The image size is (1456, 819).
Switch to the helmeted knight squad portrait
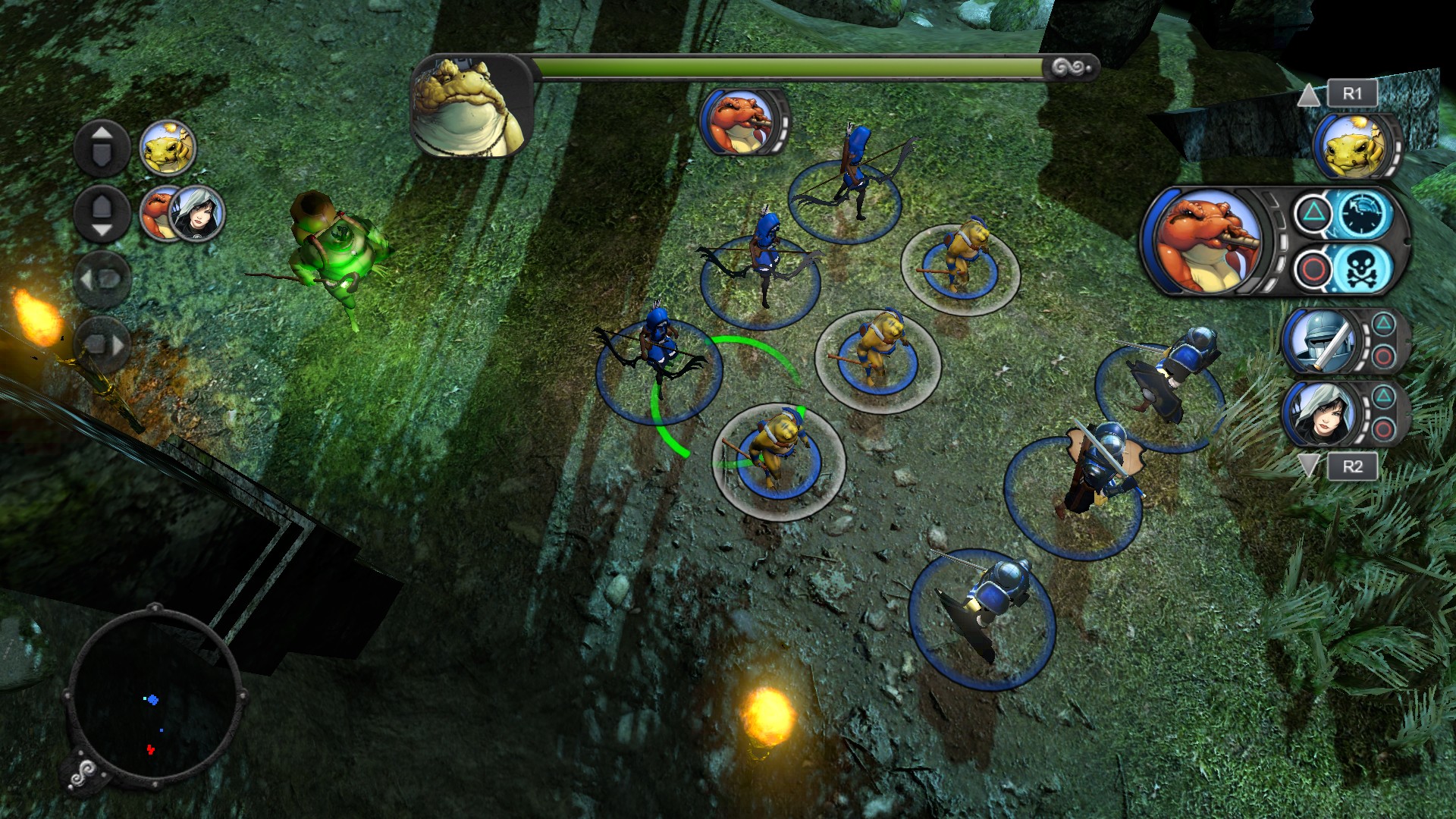(x=1319, y=340)
